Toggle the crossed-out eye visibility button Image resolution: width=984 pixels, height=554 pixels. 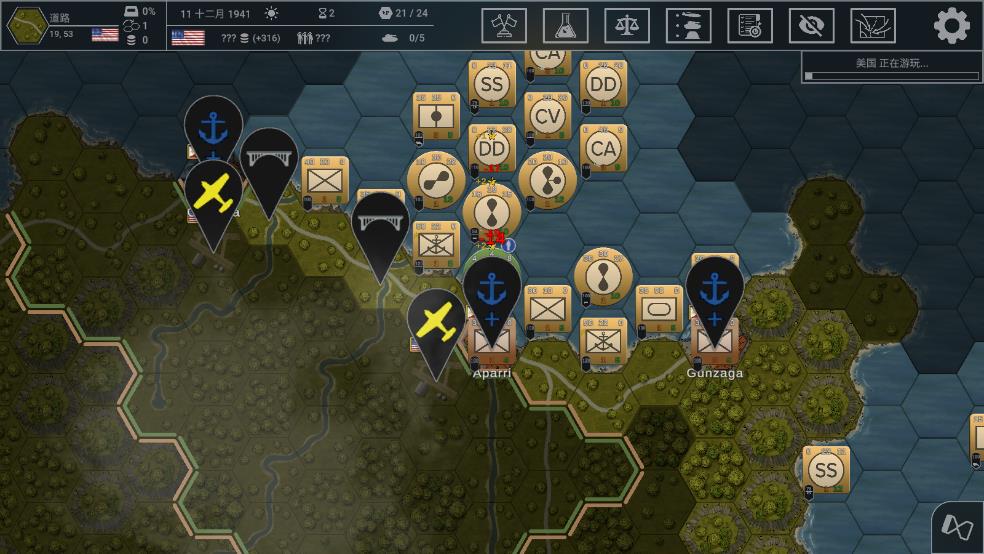point(811,25)
